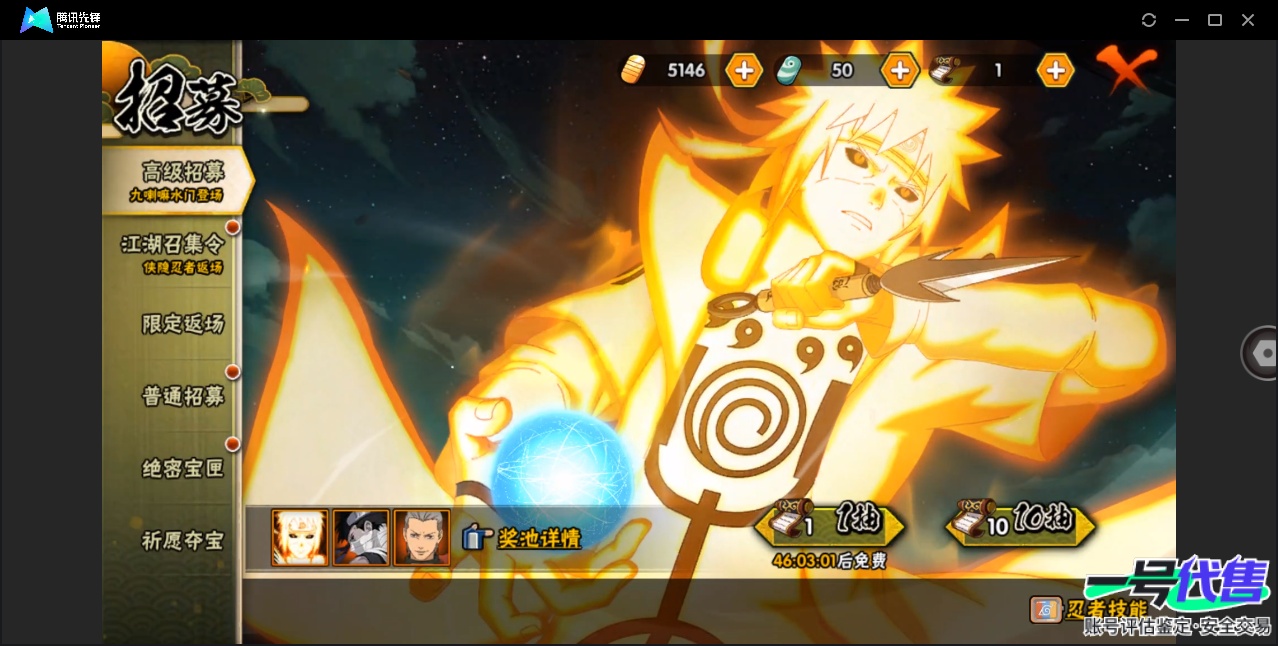Expand the emulator side panel hexagon button
The height and width of the screenshot is (646, 1278).
(x=1261, y=353)
